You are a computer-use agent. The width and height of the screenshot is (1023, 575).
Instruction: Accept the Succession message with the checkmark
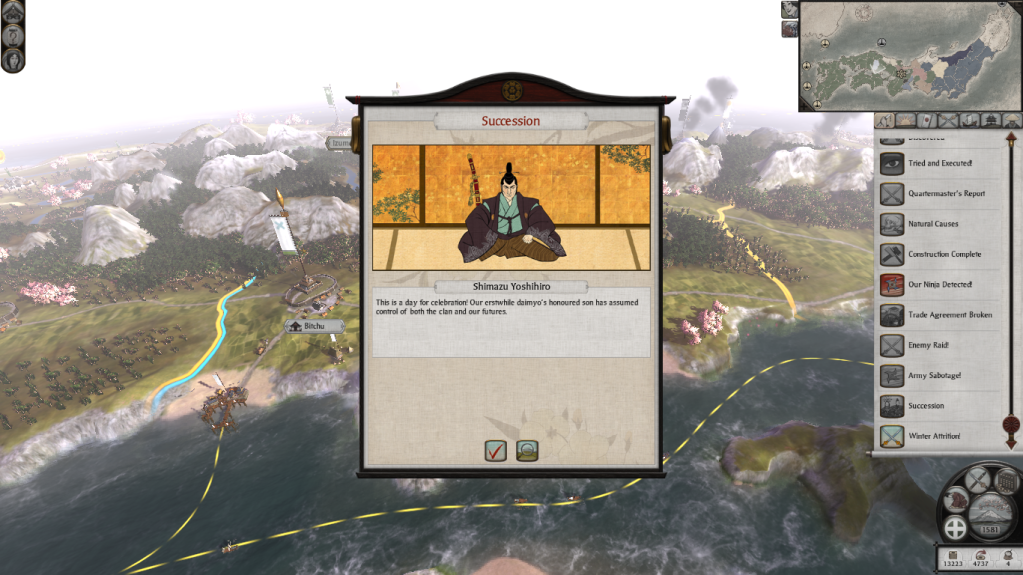(495, 451)
